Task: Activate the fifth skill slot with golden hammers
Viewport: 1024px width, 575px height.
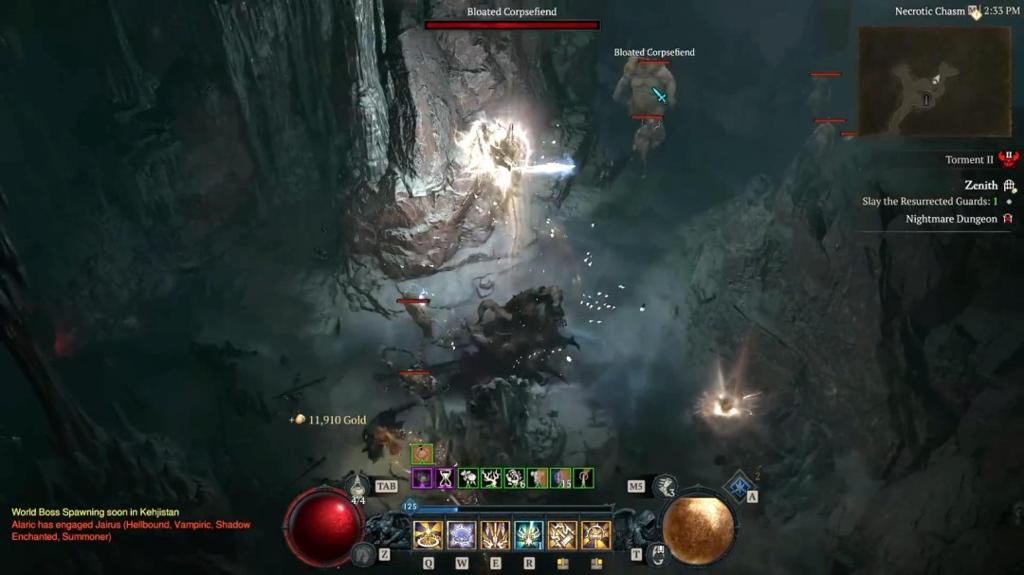Action: 562,535
